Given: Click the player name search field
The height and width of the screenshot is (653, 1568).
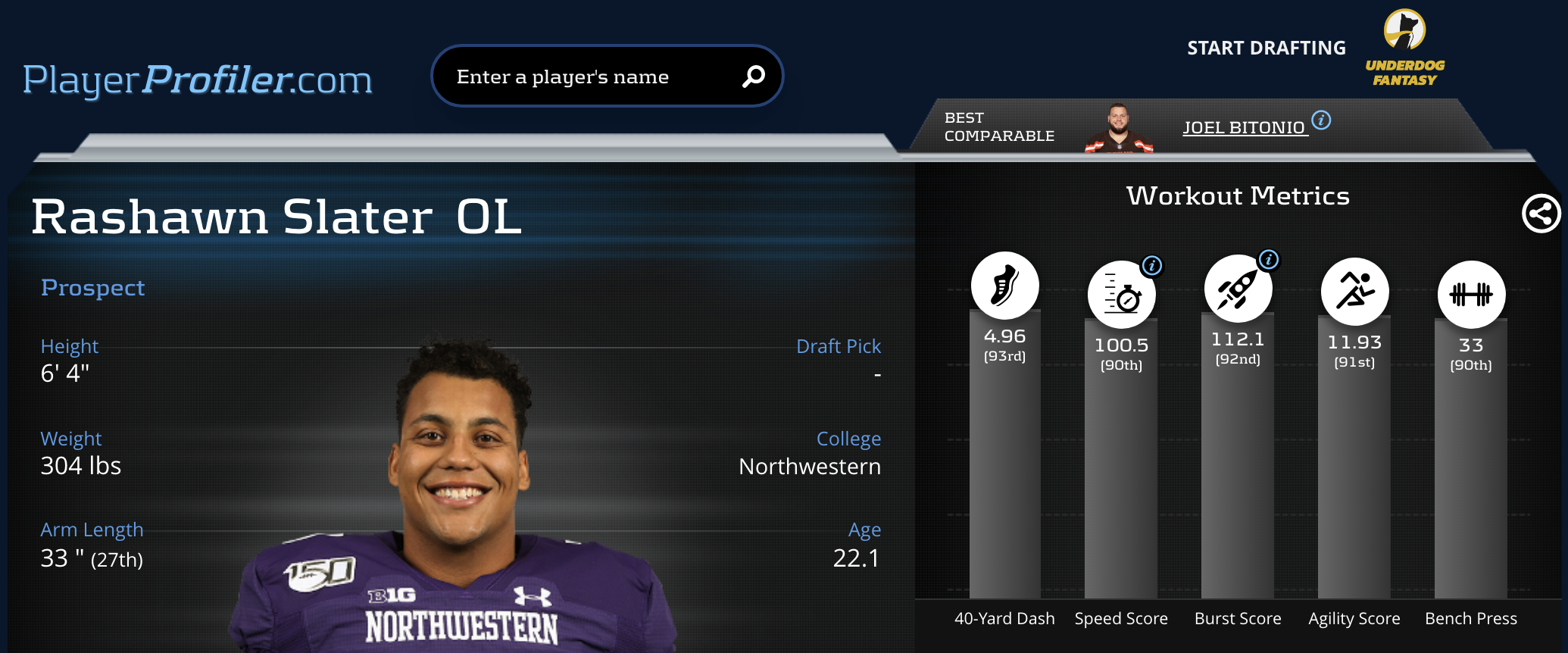Looking at the screenshot, I should tap(583, 77).
